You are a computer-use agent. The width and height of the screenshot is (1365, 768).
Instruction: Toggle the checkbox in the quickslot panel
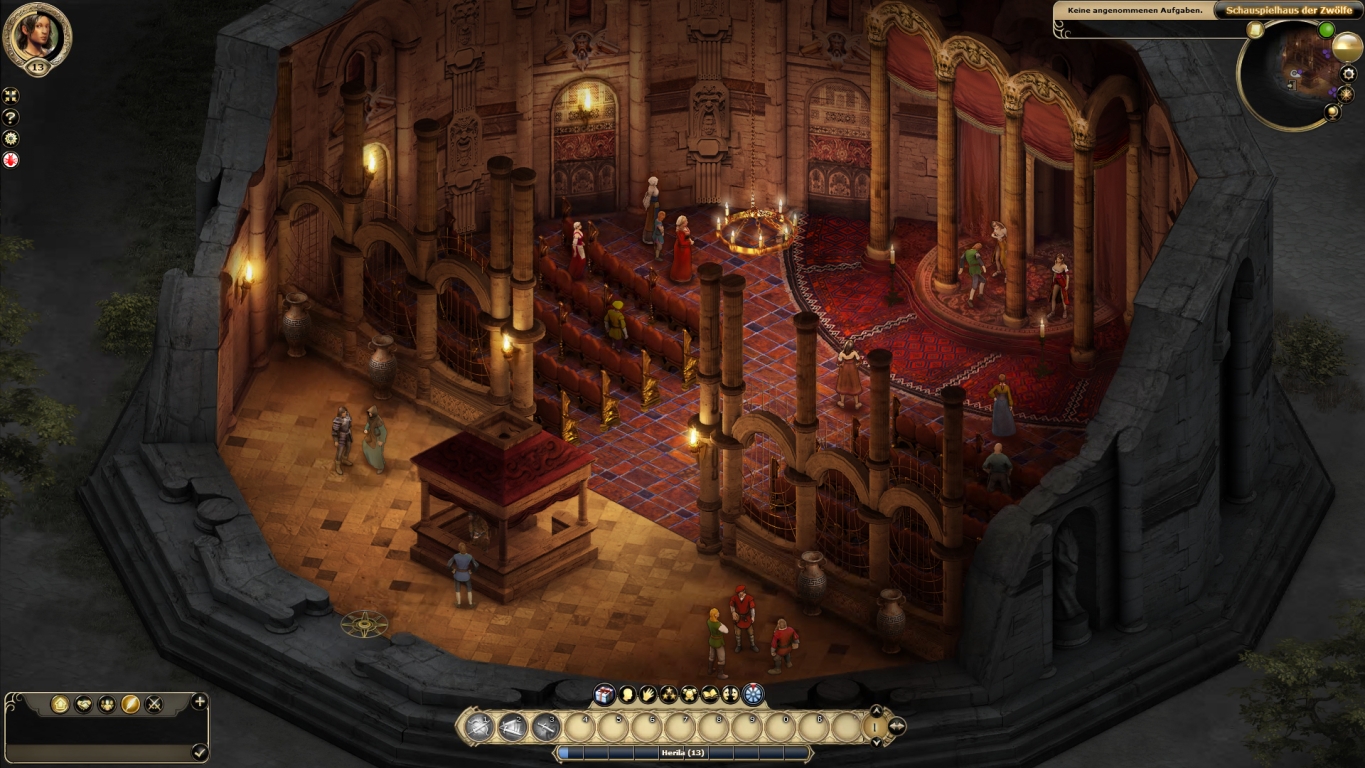[199, 753]
